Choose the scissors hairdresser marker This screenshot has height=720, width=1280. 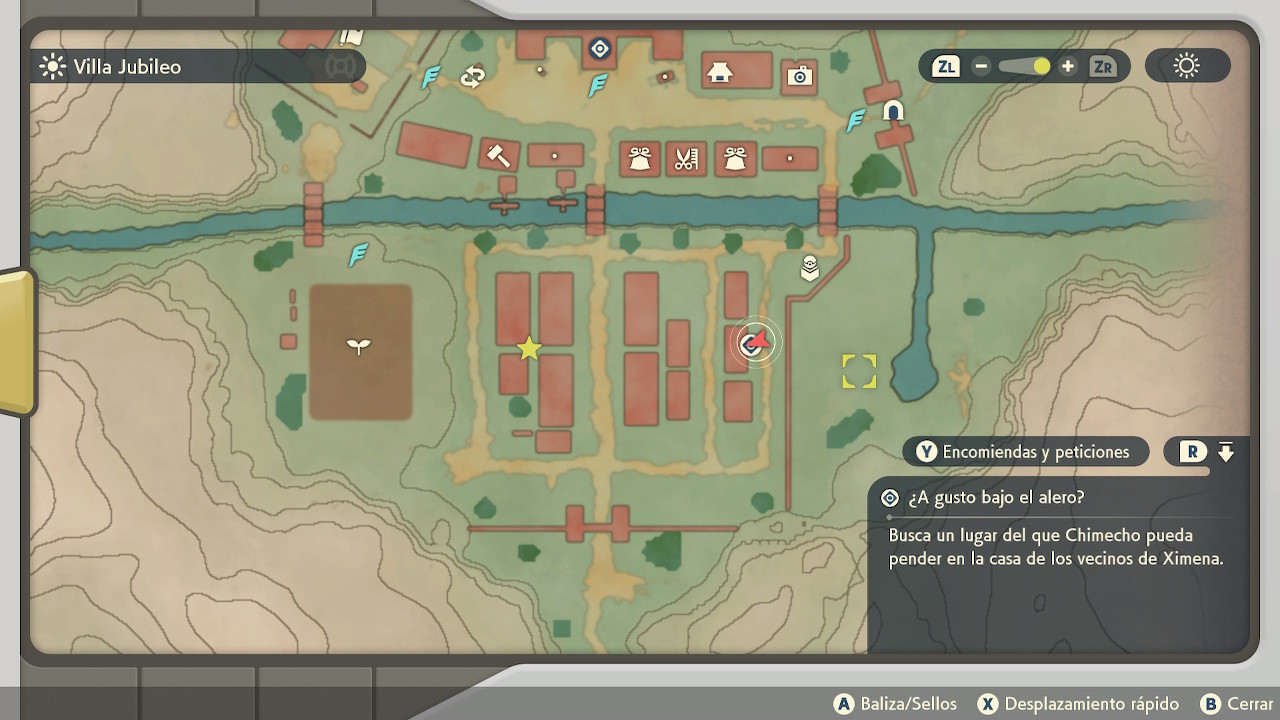click(685, 159)
